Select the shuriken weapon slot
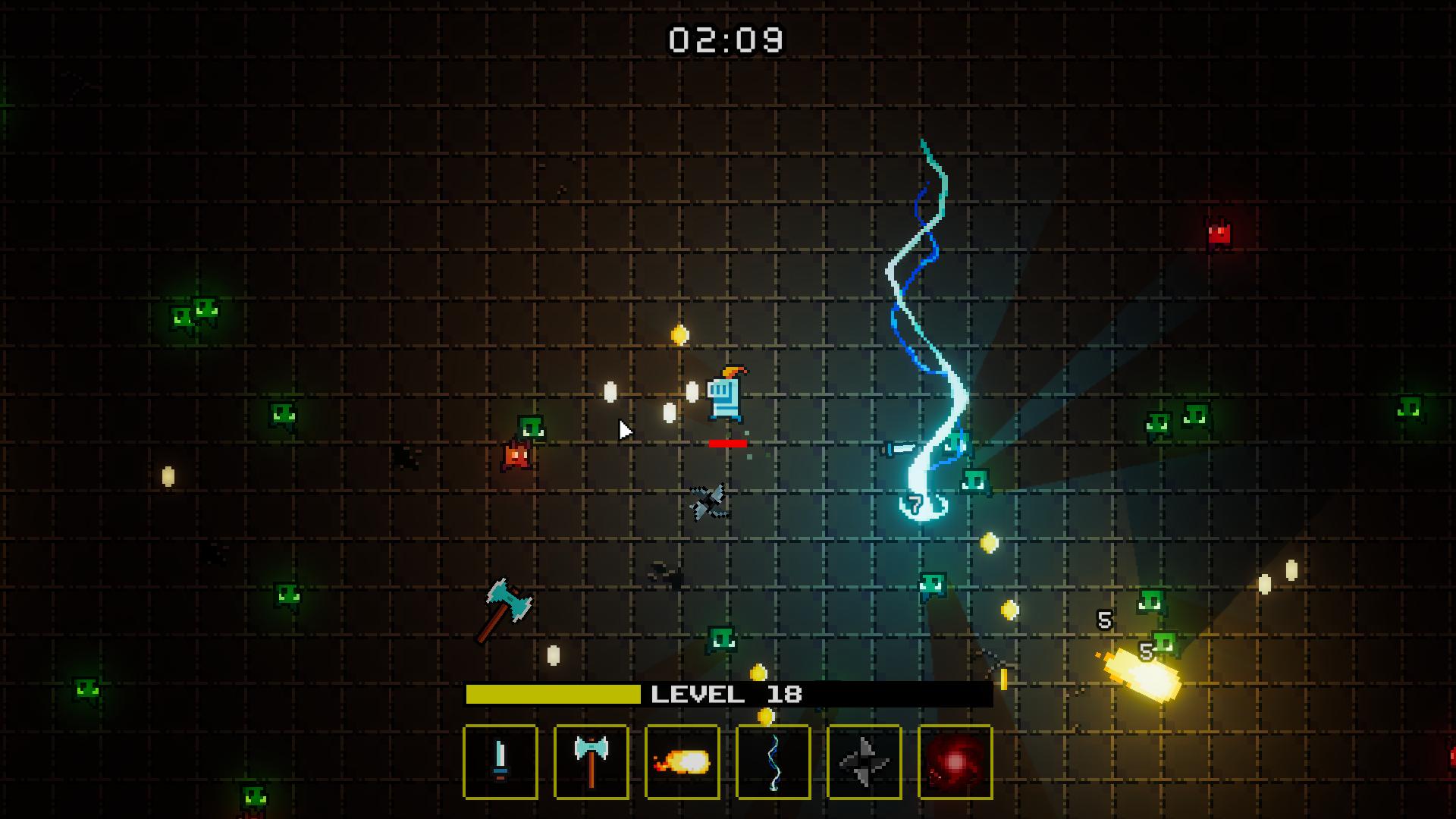The width and height of the screenshot is (1456, 819). [x=864, y=763]
